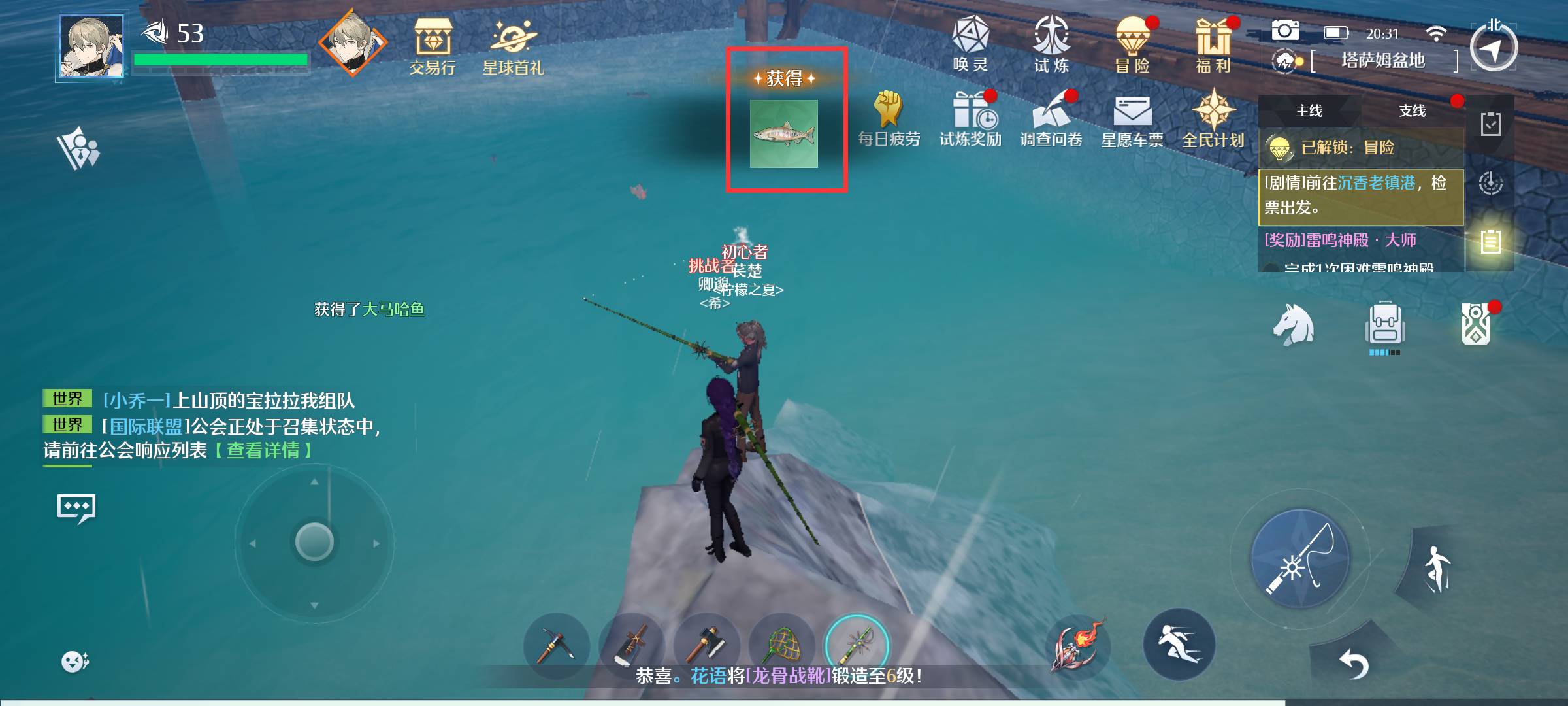Summon the horse mount
The width and height of the screenshot is (1568, 706).
tap(1293, 325)
